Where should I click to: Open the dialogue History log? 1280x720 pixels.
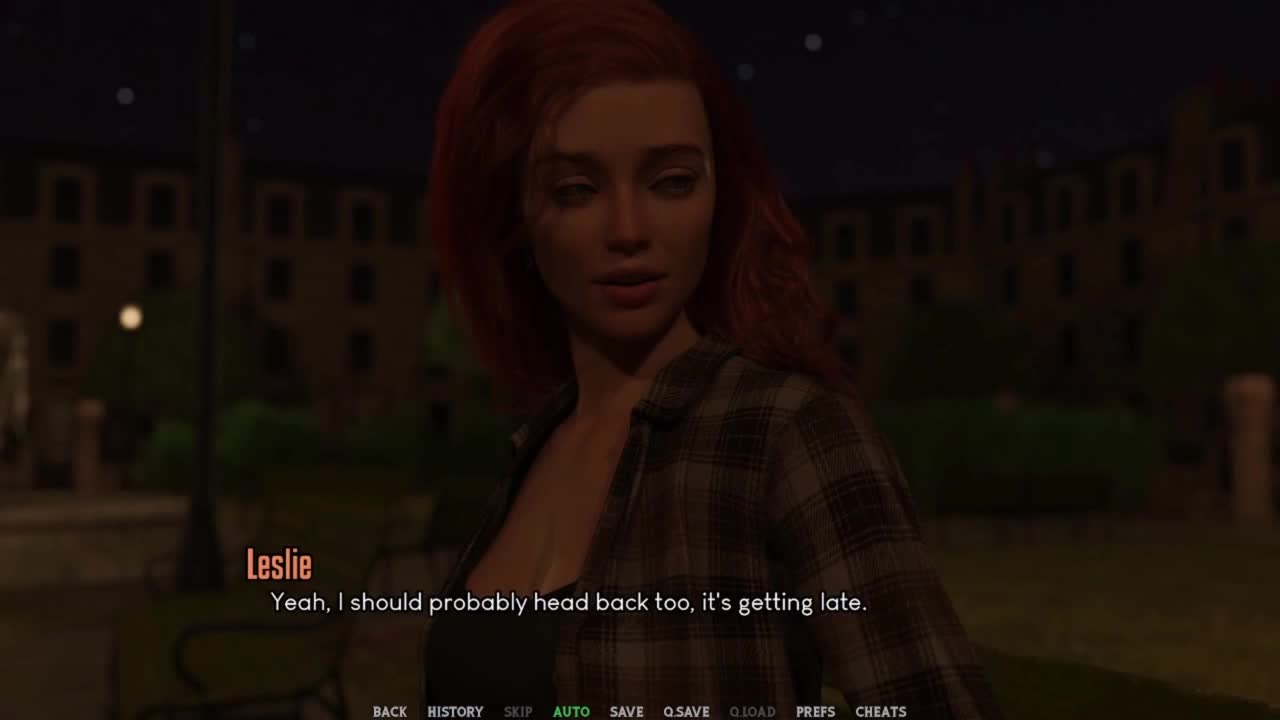[x=455, y=711]
